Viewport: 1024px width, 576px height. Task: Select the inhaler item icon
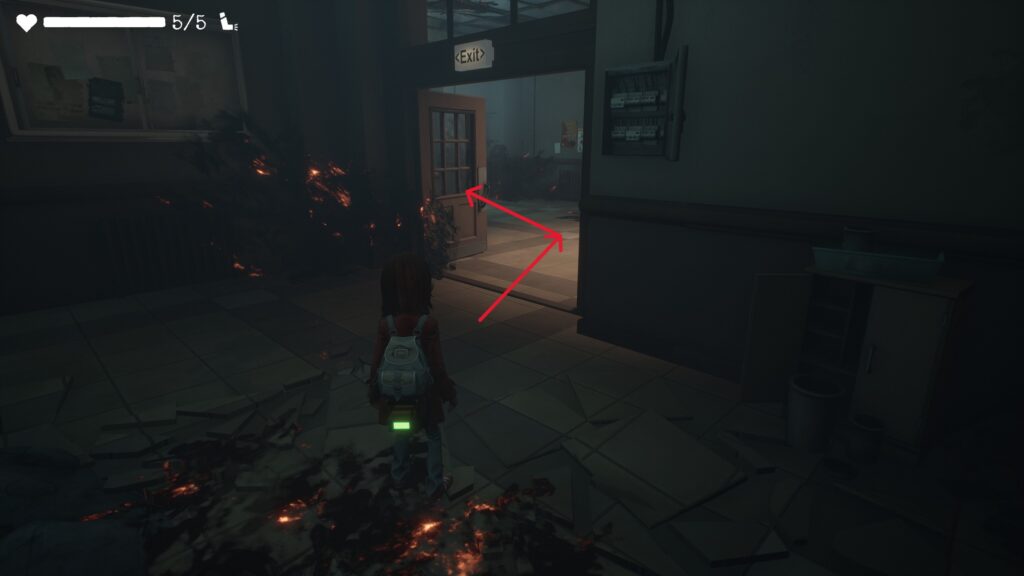coord(226,22)
